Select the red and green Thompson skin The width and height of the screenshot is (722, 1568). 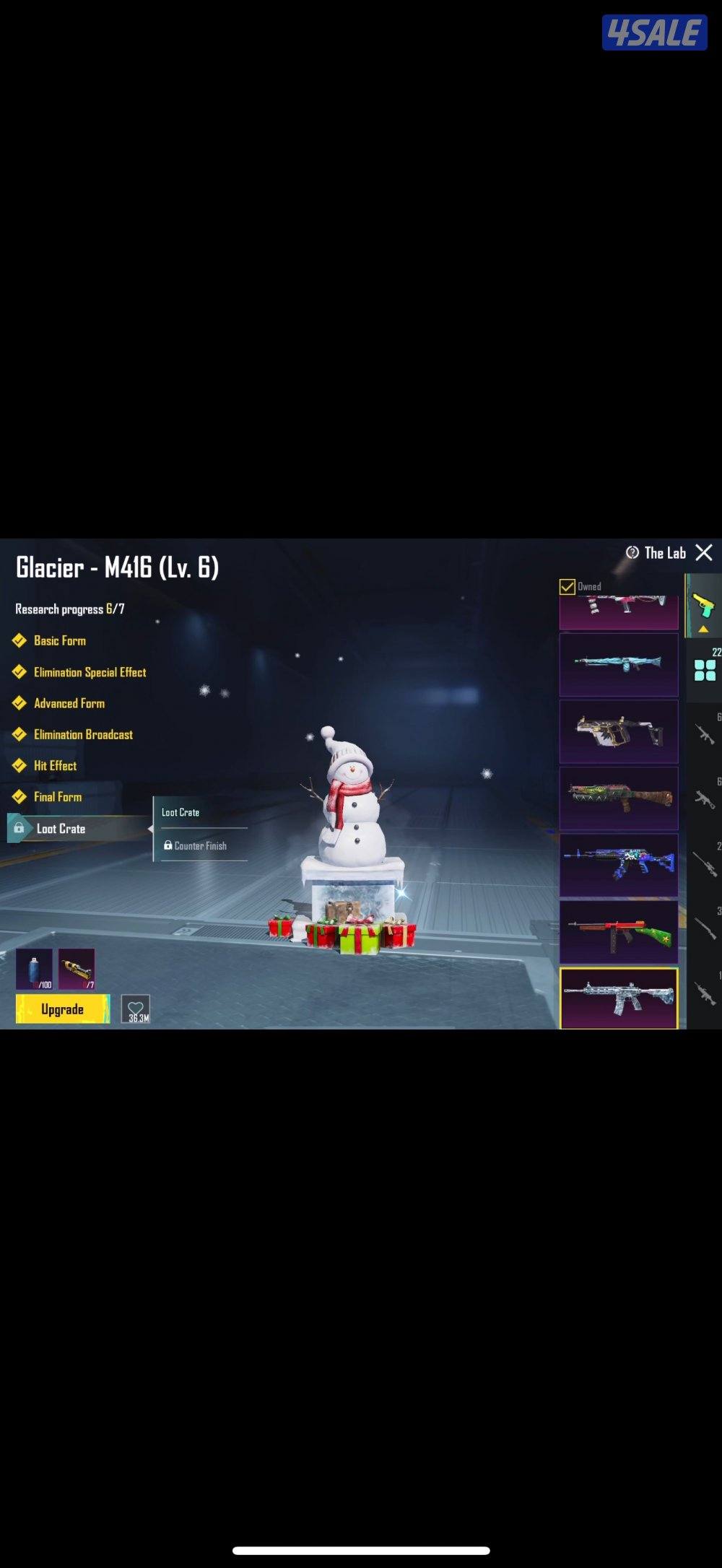point(619,932)
